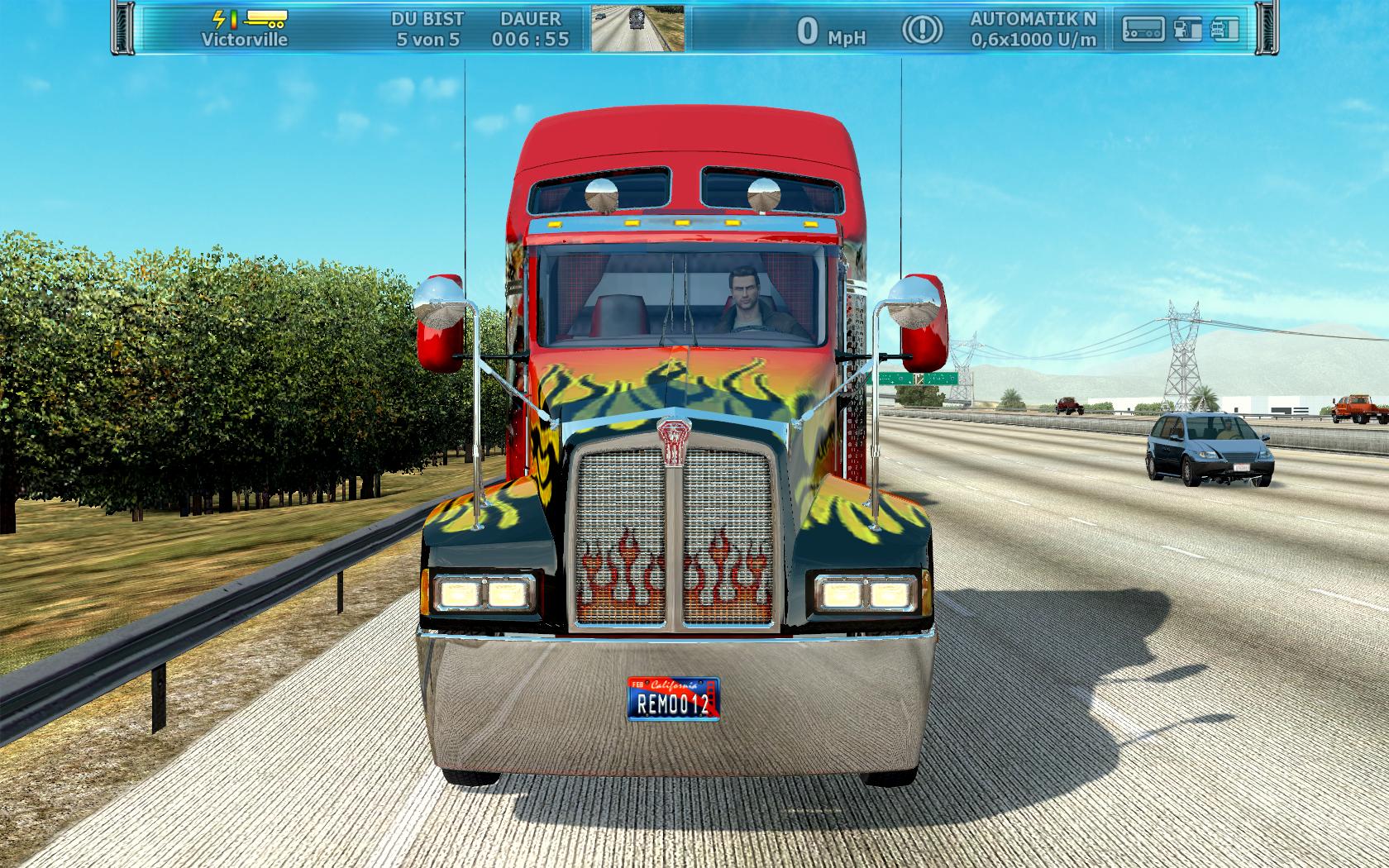Screen dimensions: 1389x868
Task: Open the CB radio icon
Action: click(1143, 30)
